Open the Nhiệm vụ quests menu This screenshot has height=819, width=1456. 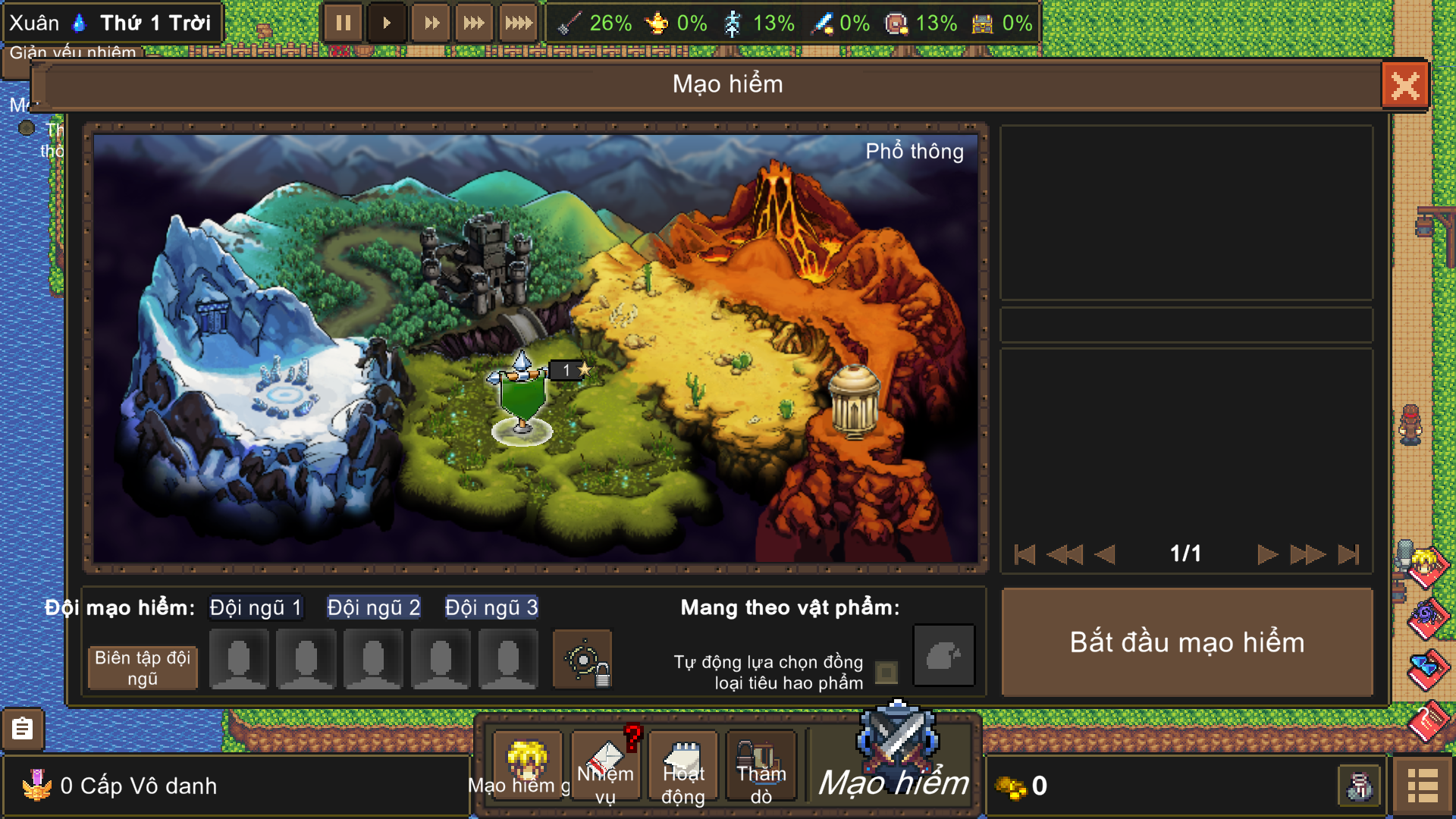point(605,766)
